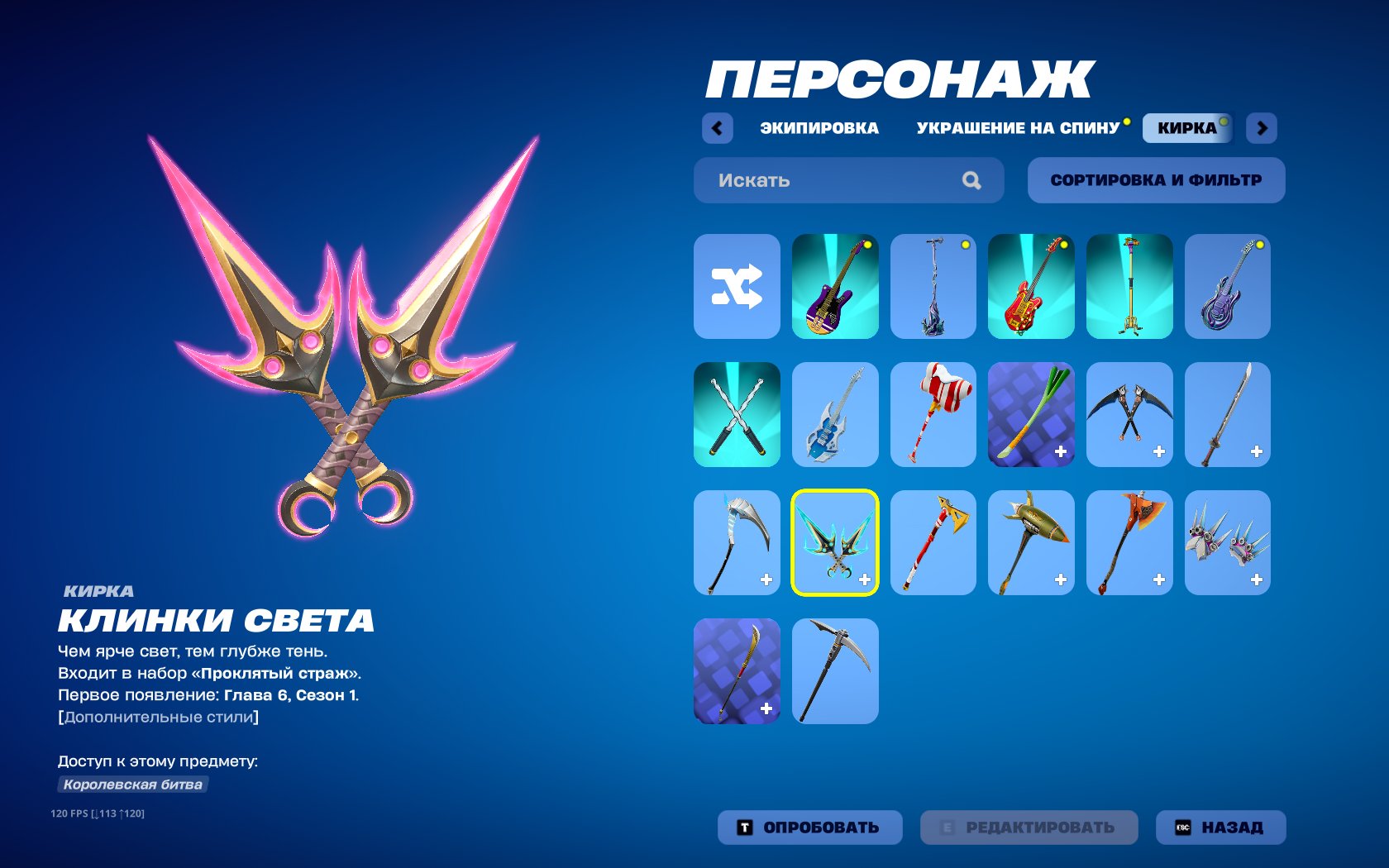Select the red bass guitar pickaxe

[x=1031, y=285]
